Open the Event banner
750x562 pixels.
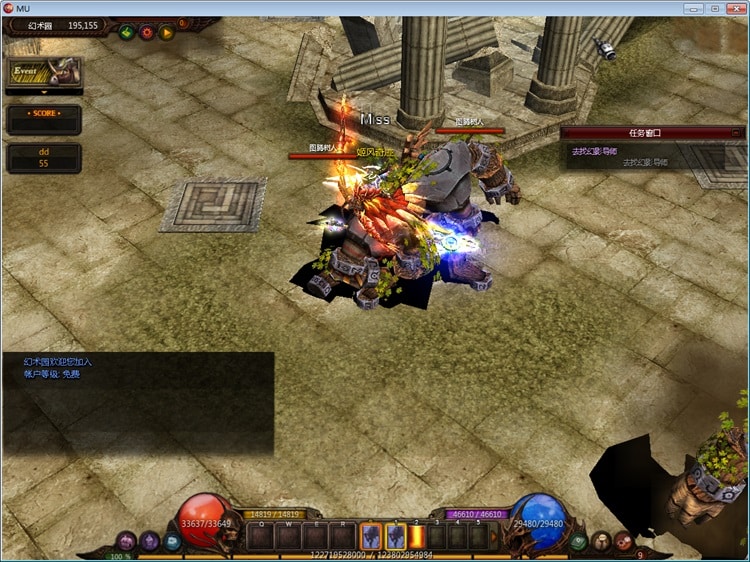click(43, 73)
